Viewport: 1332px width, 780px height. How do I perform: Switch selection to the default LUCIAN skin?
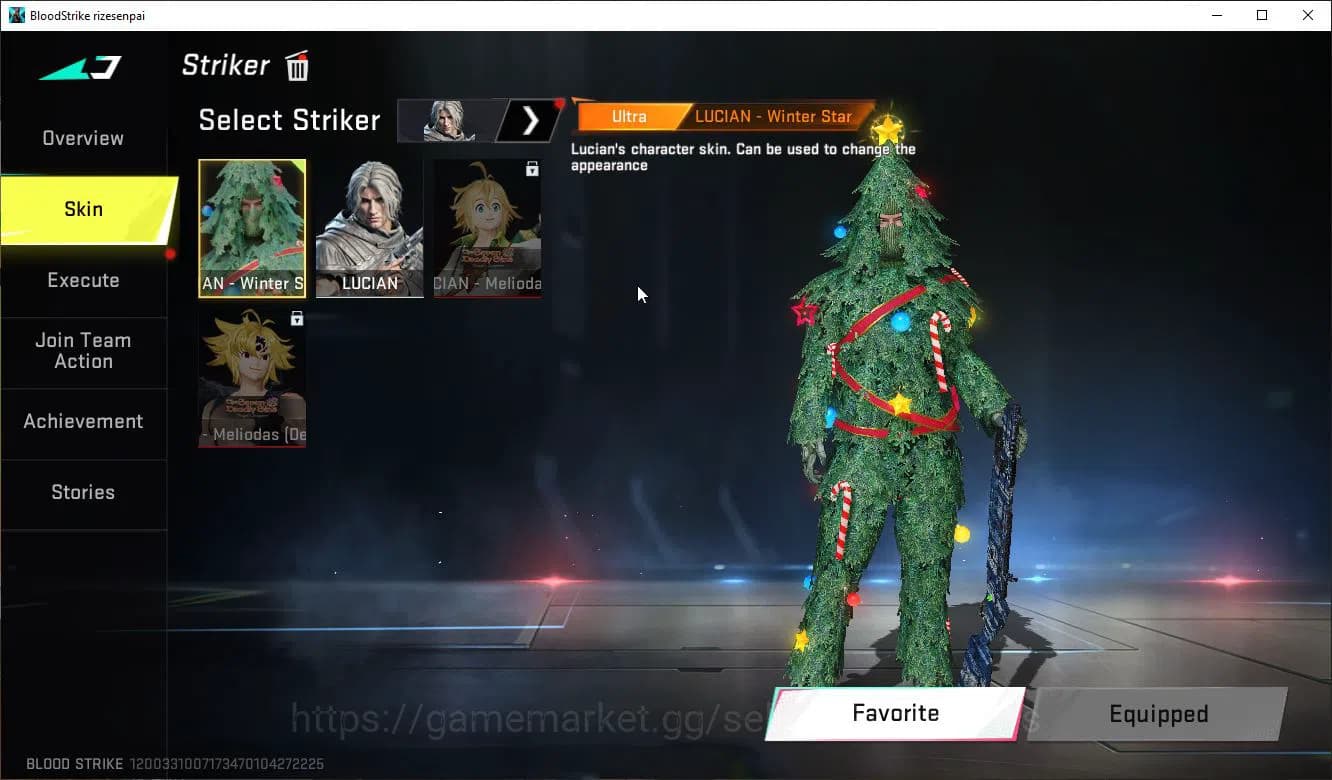(369, 228)
